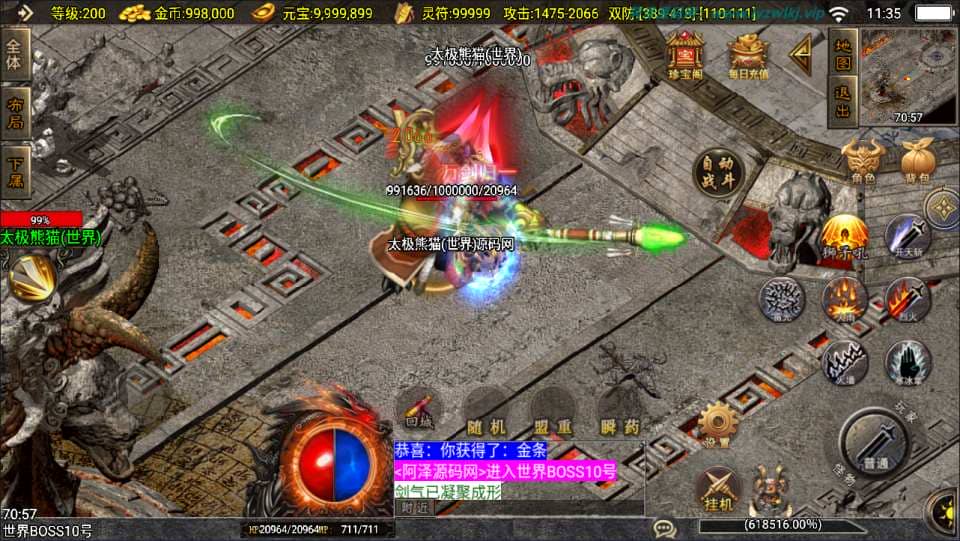Start 挂机 idle auto-farming

point(717,488)
